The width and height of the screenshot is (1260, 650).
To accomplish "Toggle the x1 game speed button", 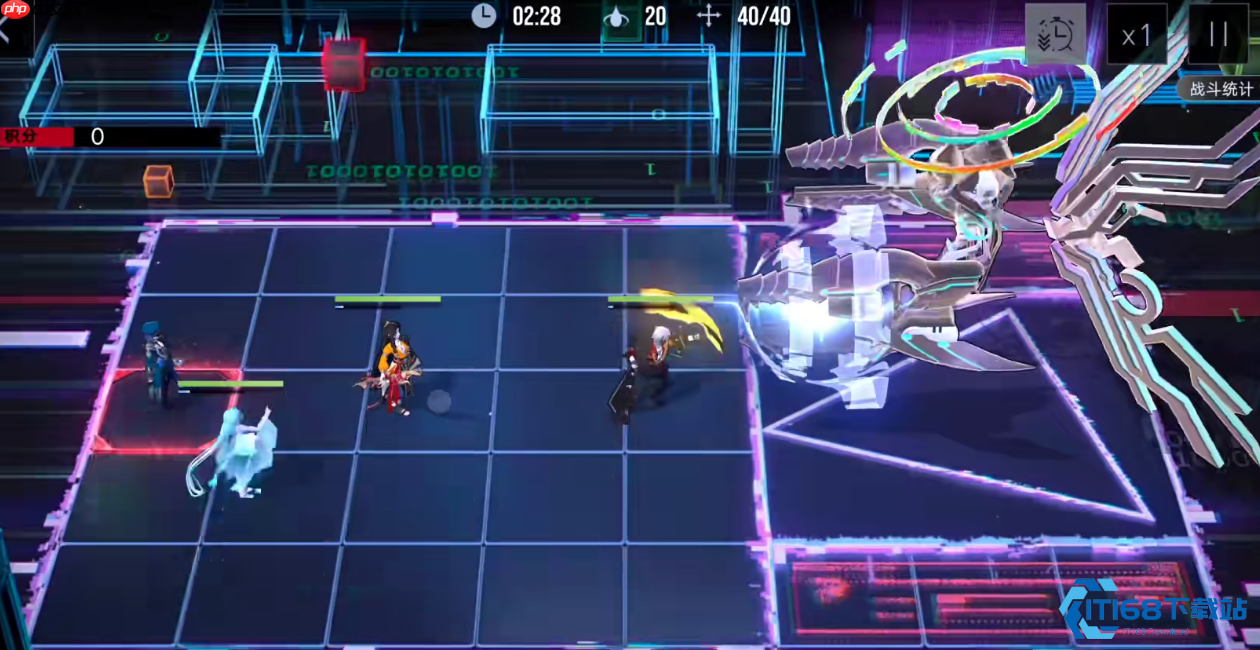I will pos(1137,36).
